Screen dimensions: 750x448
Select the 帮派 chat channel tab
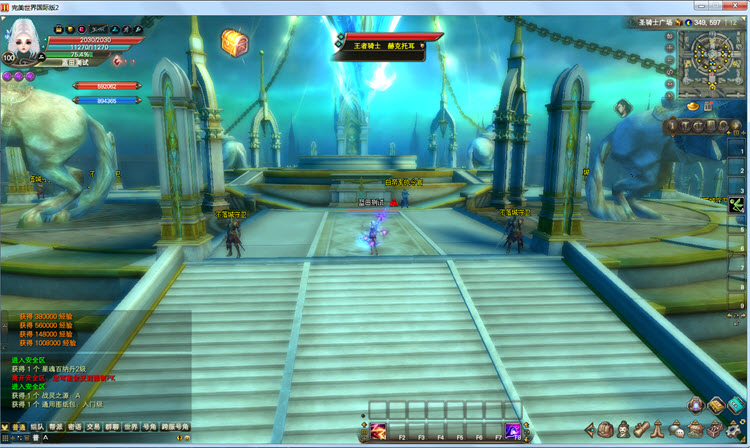coord(56,427)
